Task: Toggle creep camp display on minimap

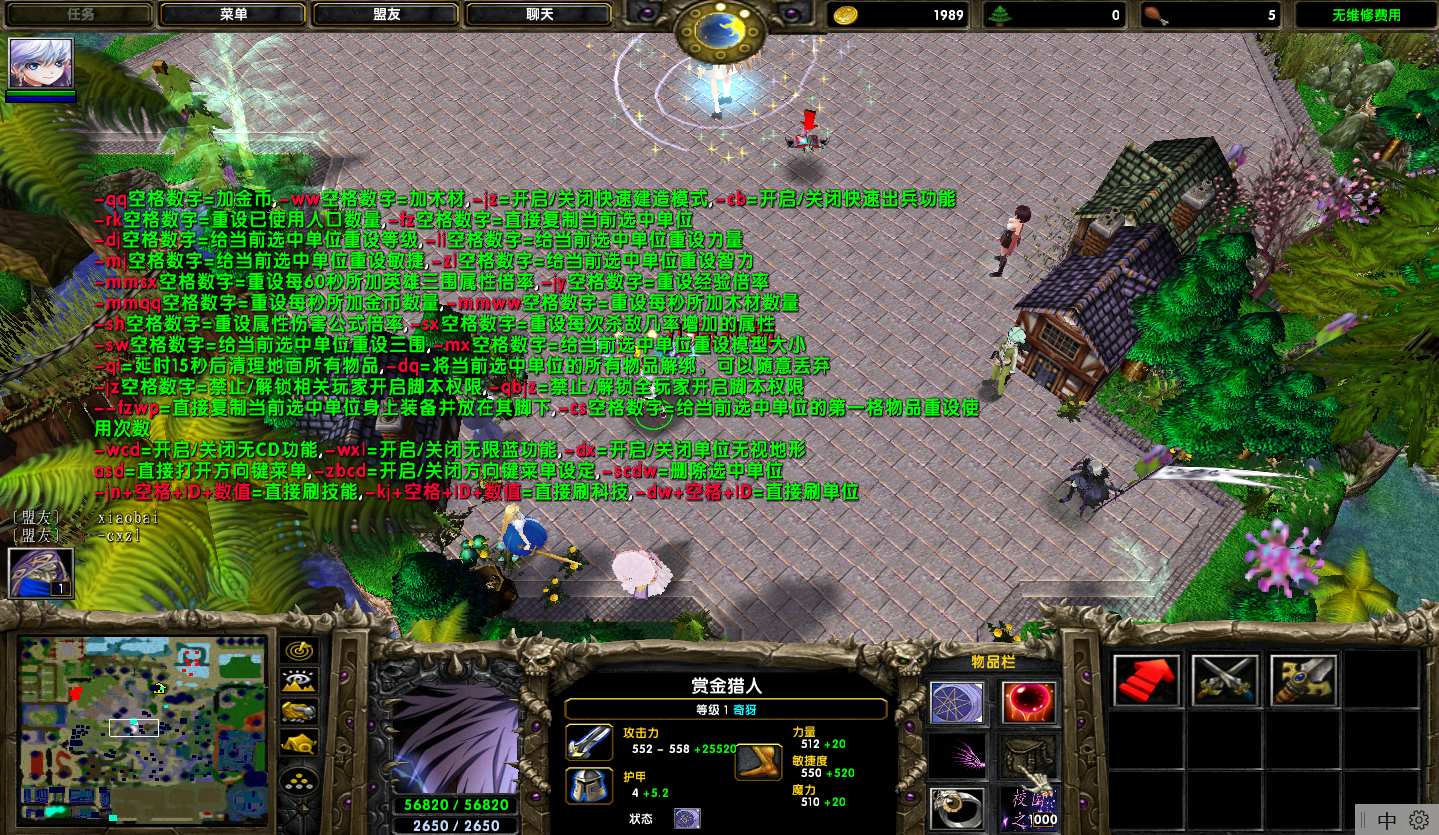Action: pyautogui.click(x=300, y=742)
